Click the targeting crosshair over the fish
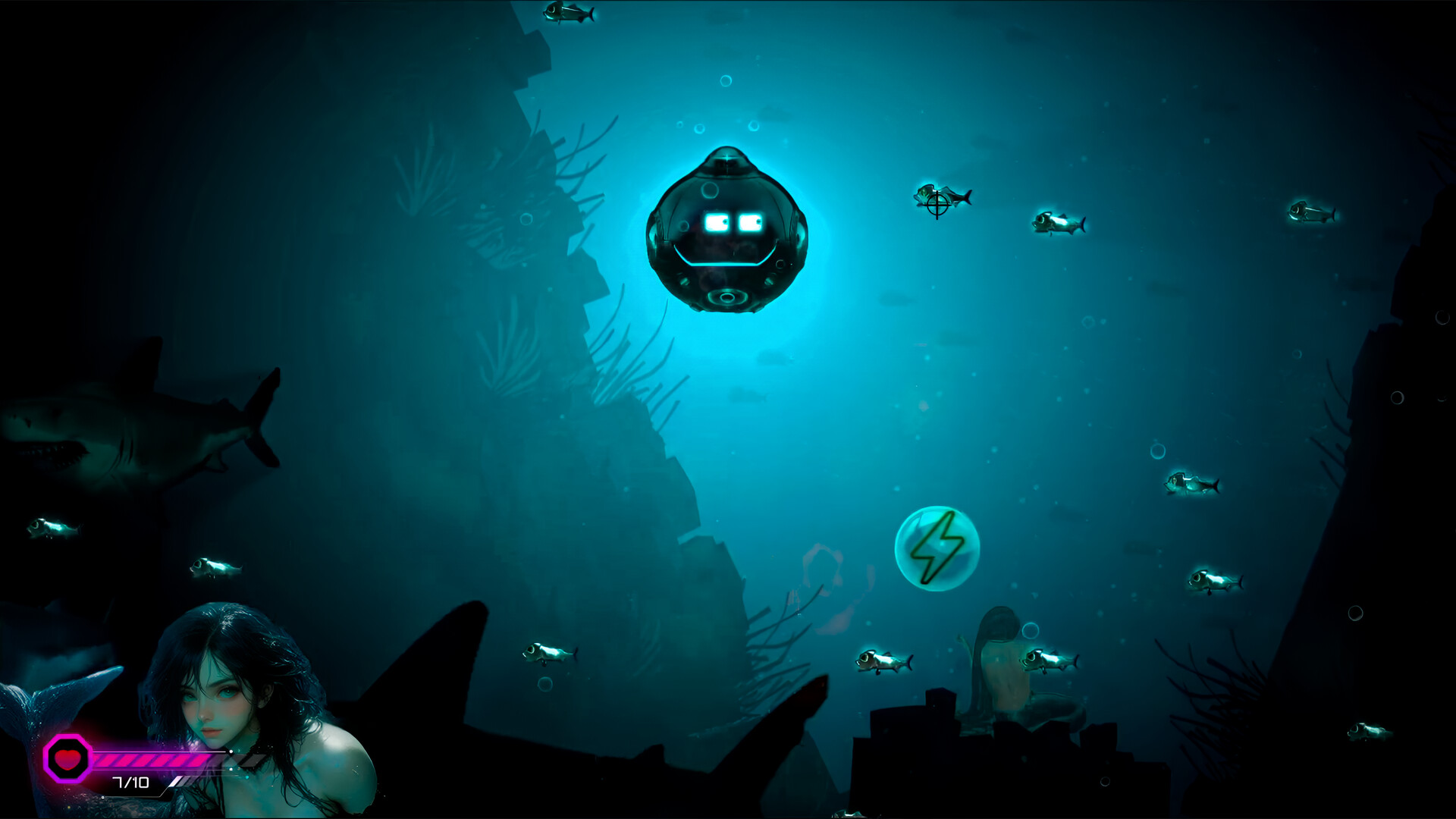 coord(938,205)
